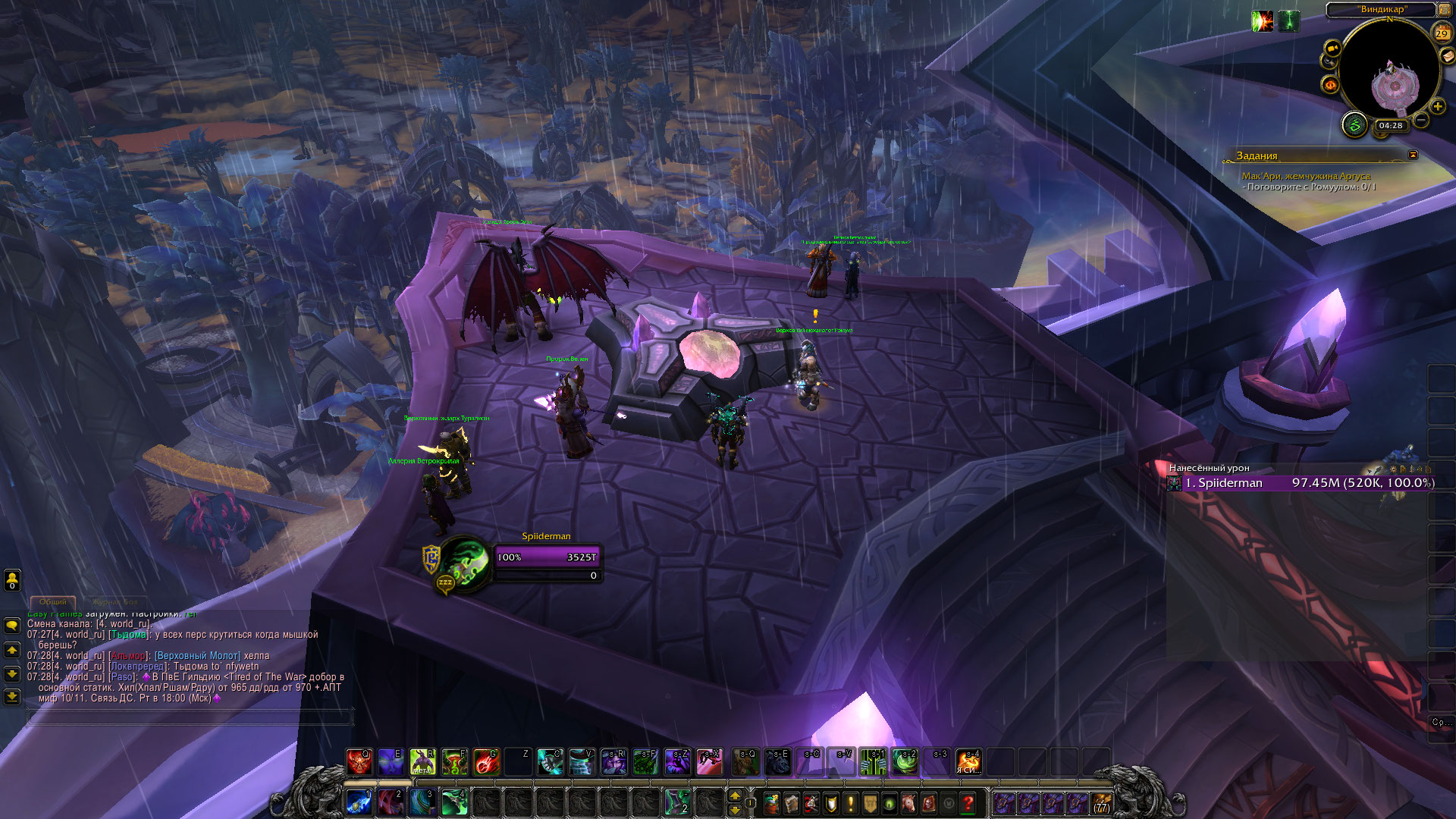This screenshot has height=819, width=1456.
Task: Use the red demon face ability on Q
Action: coord(359,762)
